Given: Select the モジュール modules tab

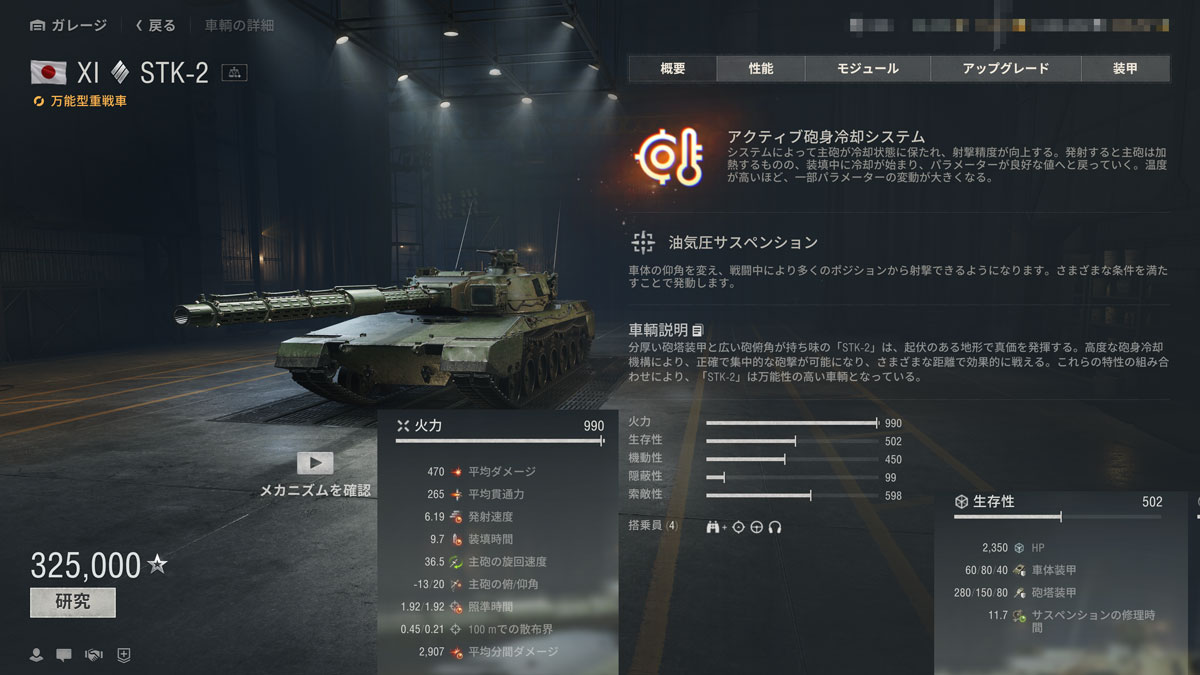Looking at the screenshot, I should pyautogui.click(x=867, y=68).
